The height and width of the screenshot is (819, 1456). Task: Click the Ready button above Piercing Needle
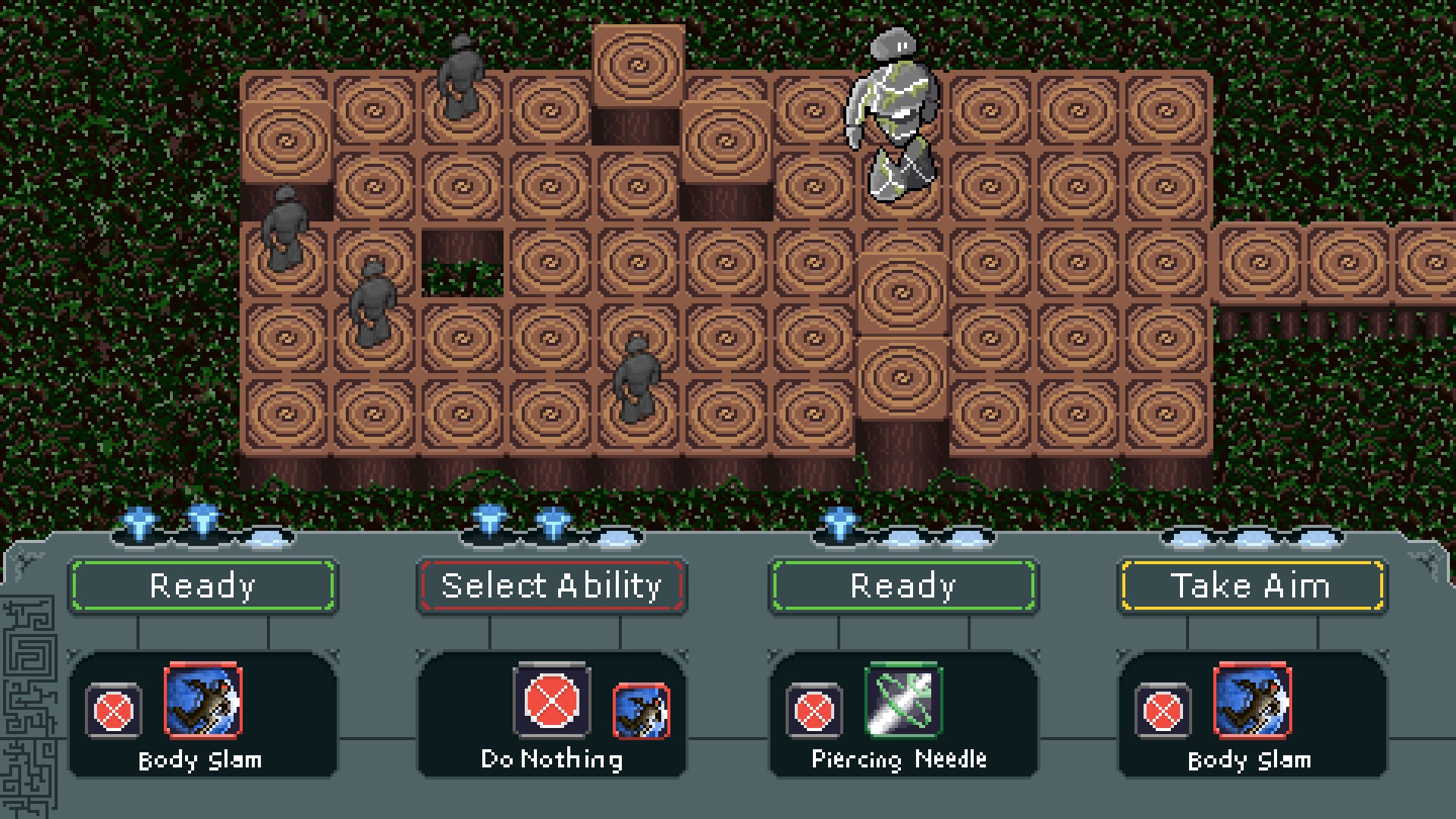(x=902, y=585)
